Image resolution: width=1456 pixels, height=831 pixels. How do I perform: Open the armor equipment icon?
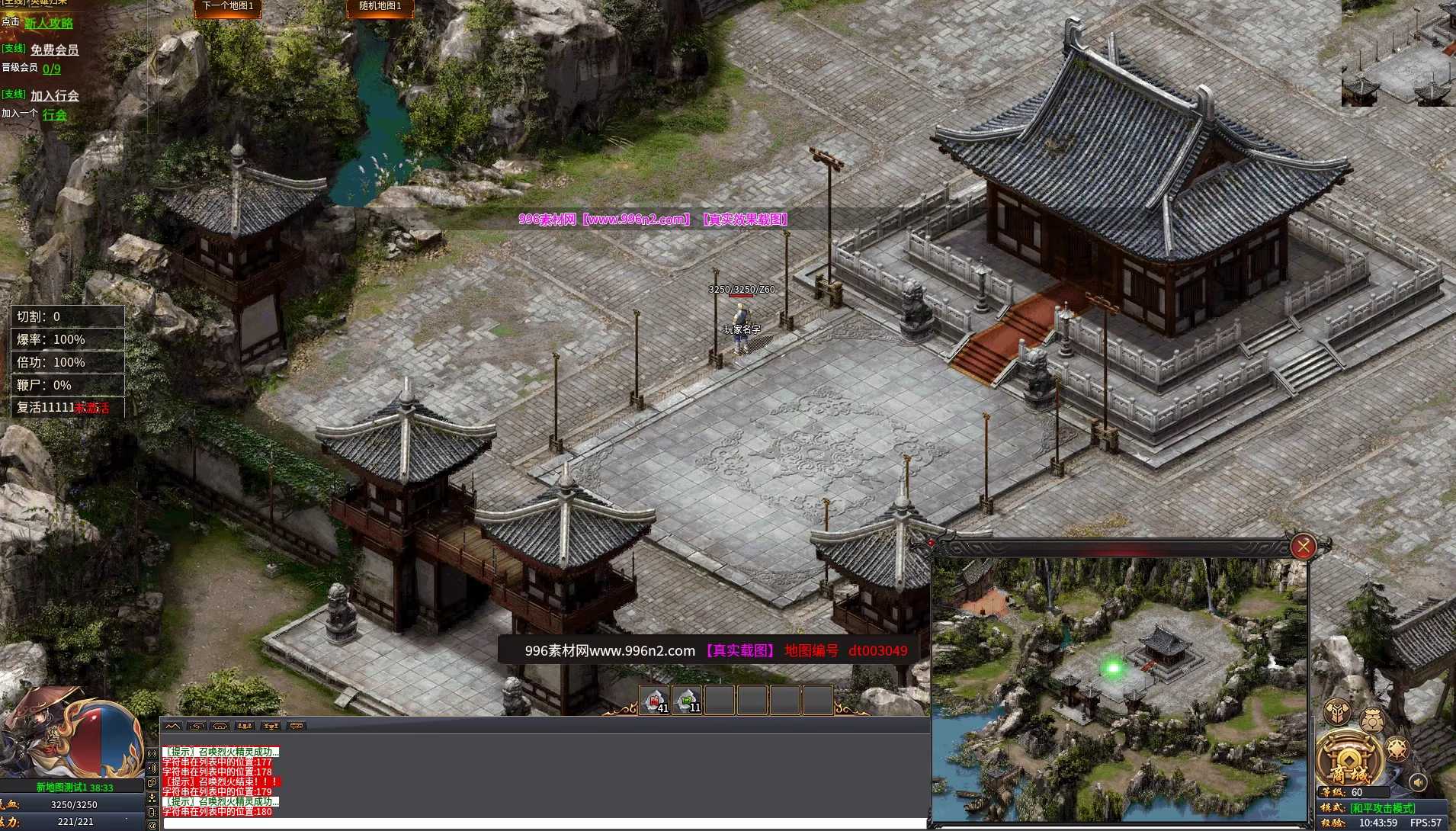[x=1337, y=712]
